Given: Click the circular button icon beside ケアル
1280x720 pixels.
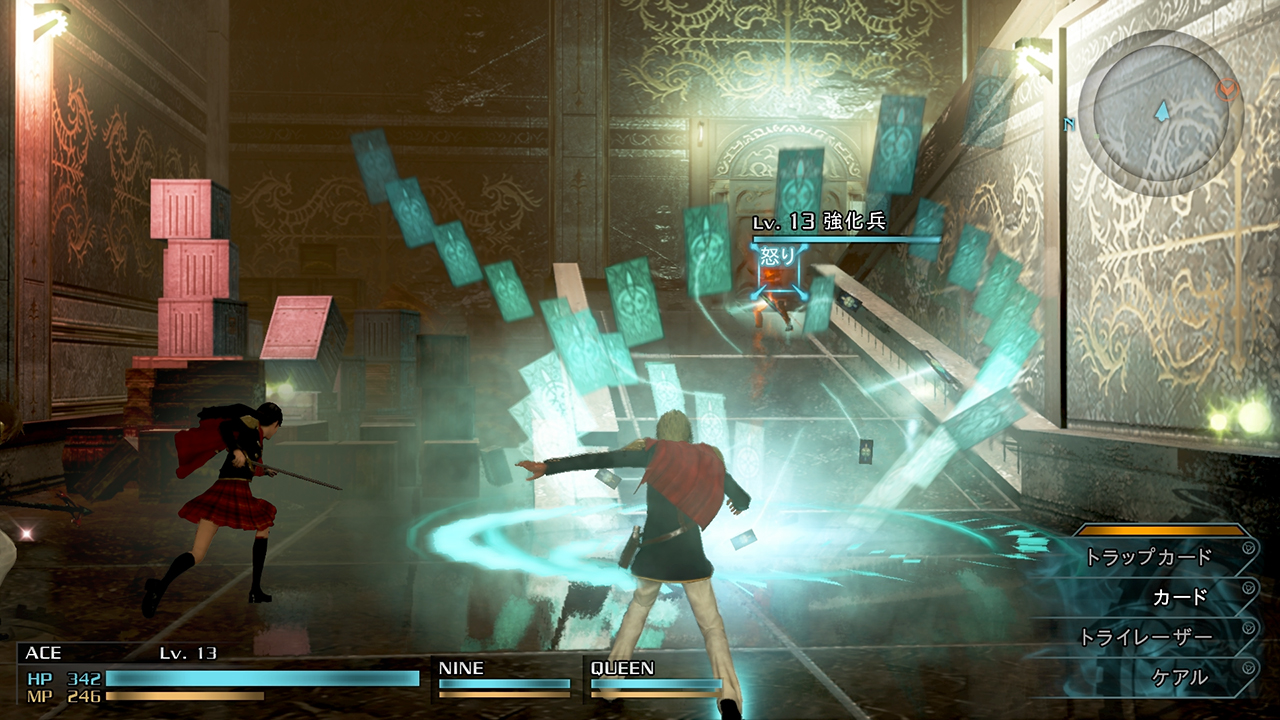Looking at the screenshot, I should (x=1248, y=667).
